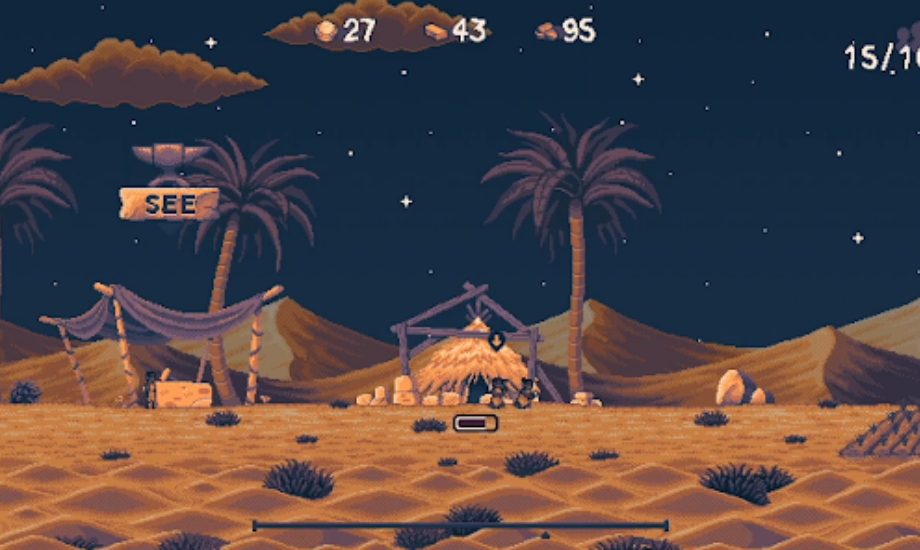Click the down-arrow marker over the straw hut

coord(496,340)
